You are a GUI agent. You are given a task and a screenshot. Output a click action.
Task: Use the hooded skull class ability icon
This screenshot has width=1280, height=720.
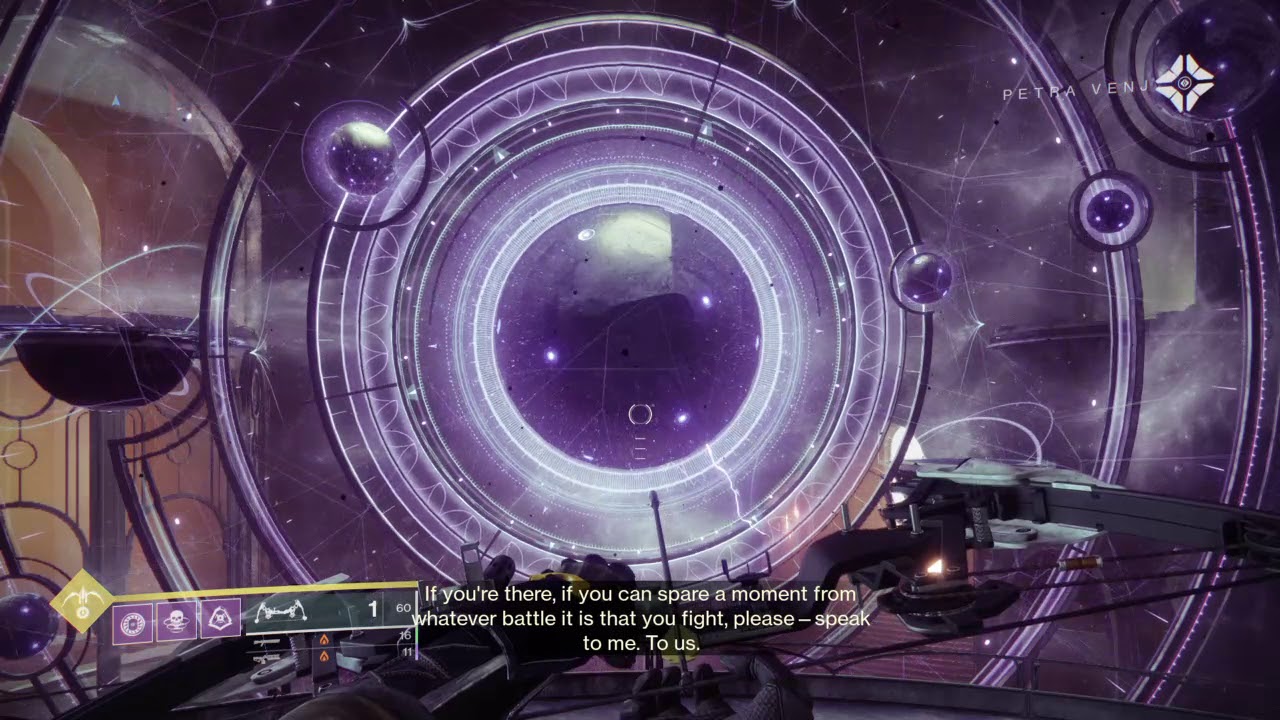220,620
